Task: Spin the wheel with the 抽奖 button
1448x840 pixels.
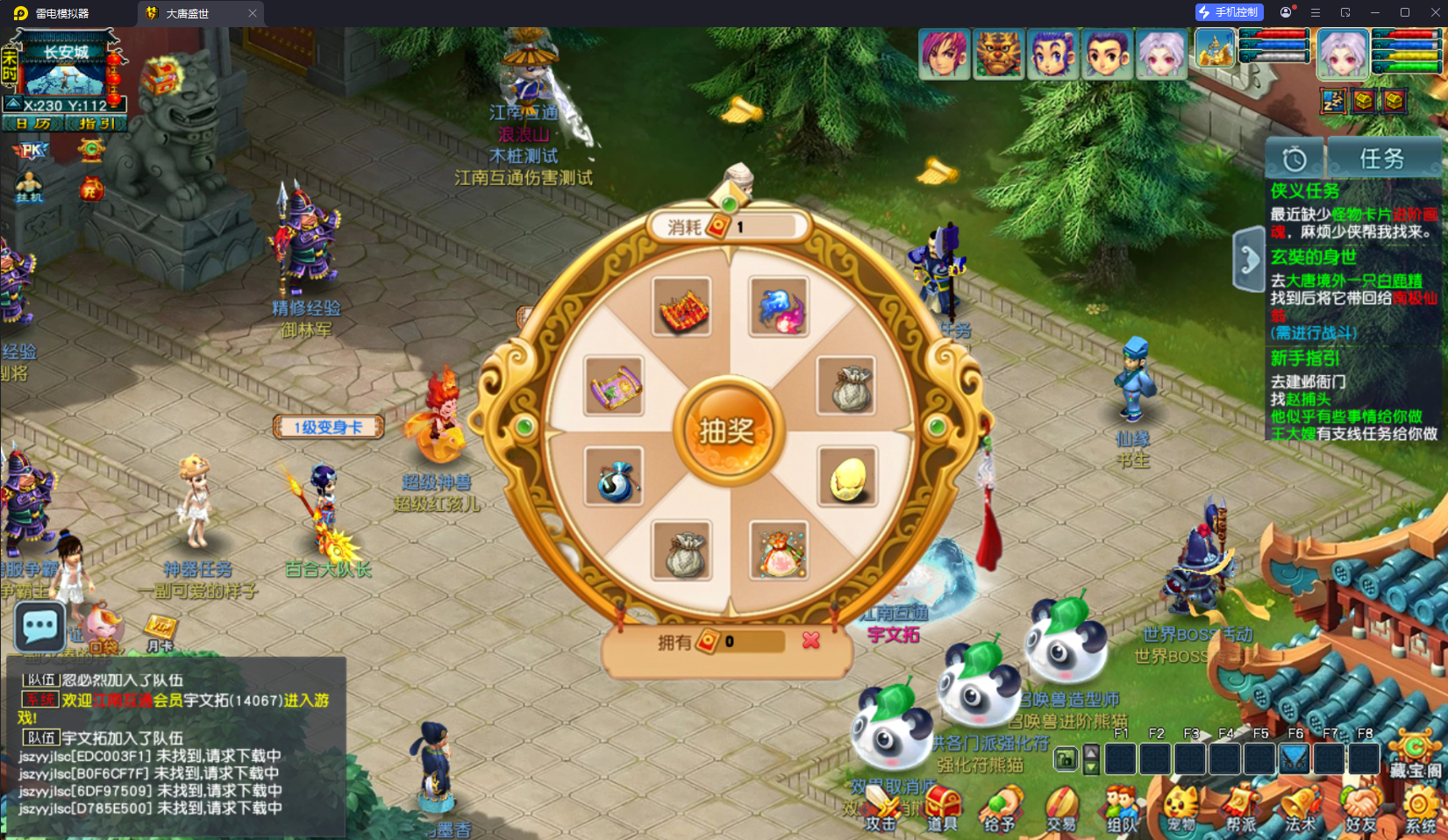Action: tap(727, 431)
